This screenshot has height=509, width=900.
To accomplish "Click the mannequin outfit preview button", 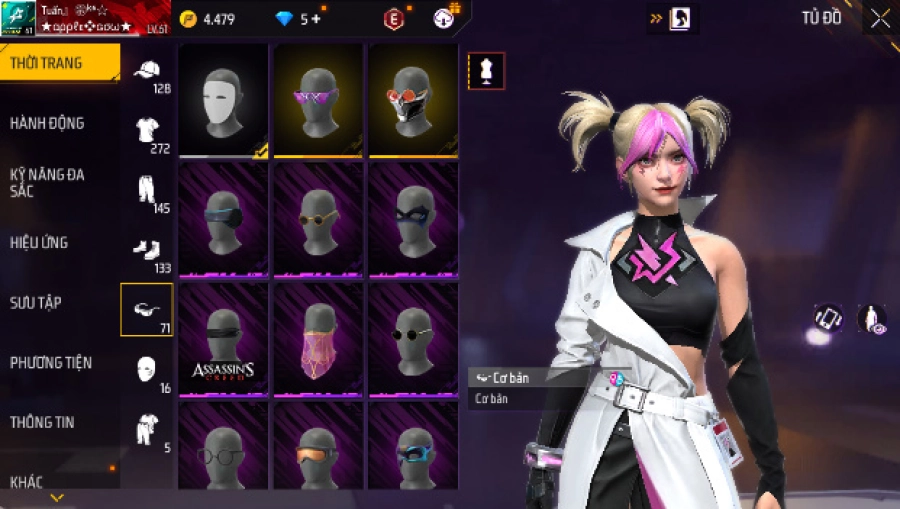I will click(x=487, y=71).
